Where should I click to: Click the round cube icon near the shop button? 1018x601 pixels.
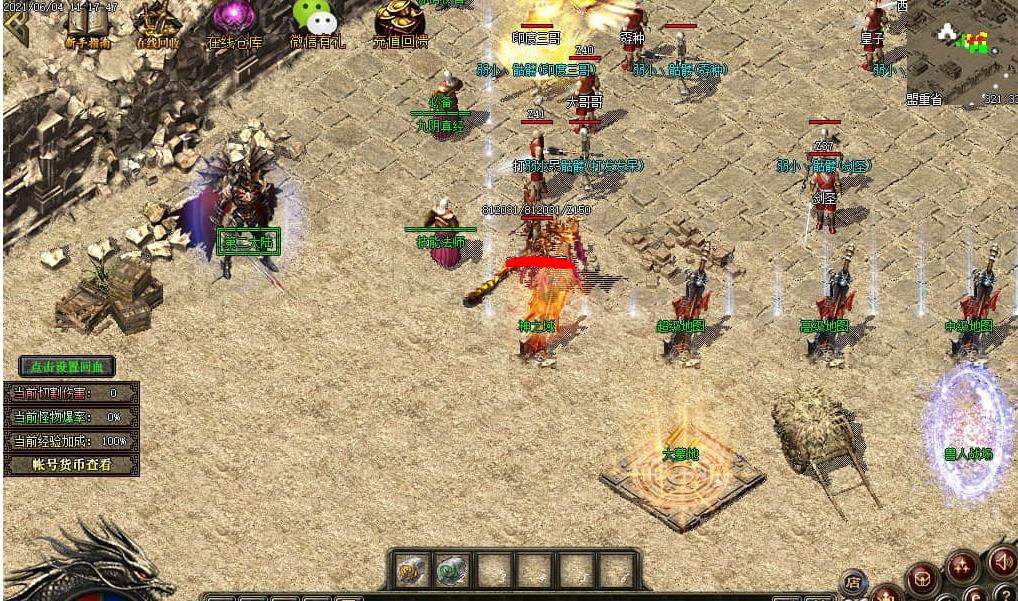(x=922, y=579)
